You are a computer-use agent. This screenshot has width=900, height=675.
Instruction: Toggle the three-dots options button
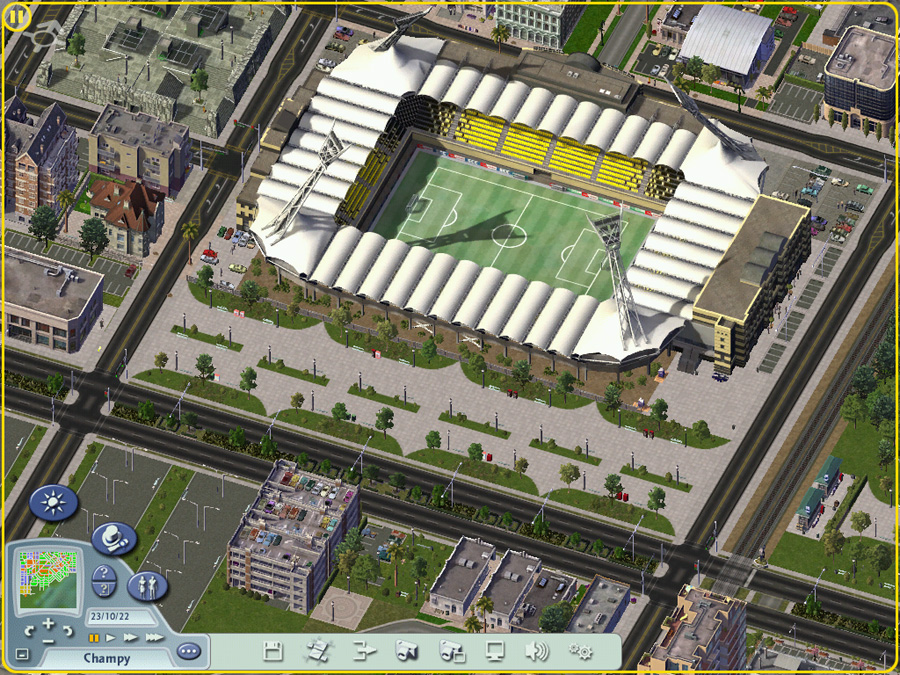point(188,651)
